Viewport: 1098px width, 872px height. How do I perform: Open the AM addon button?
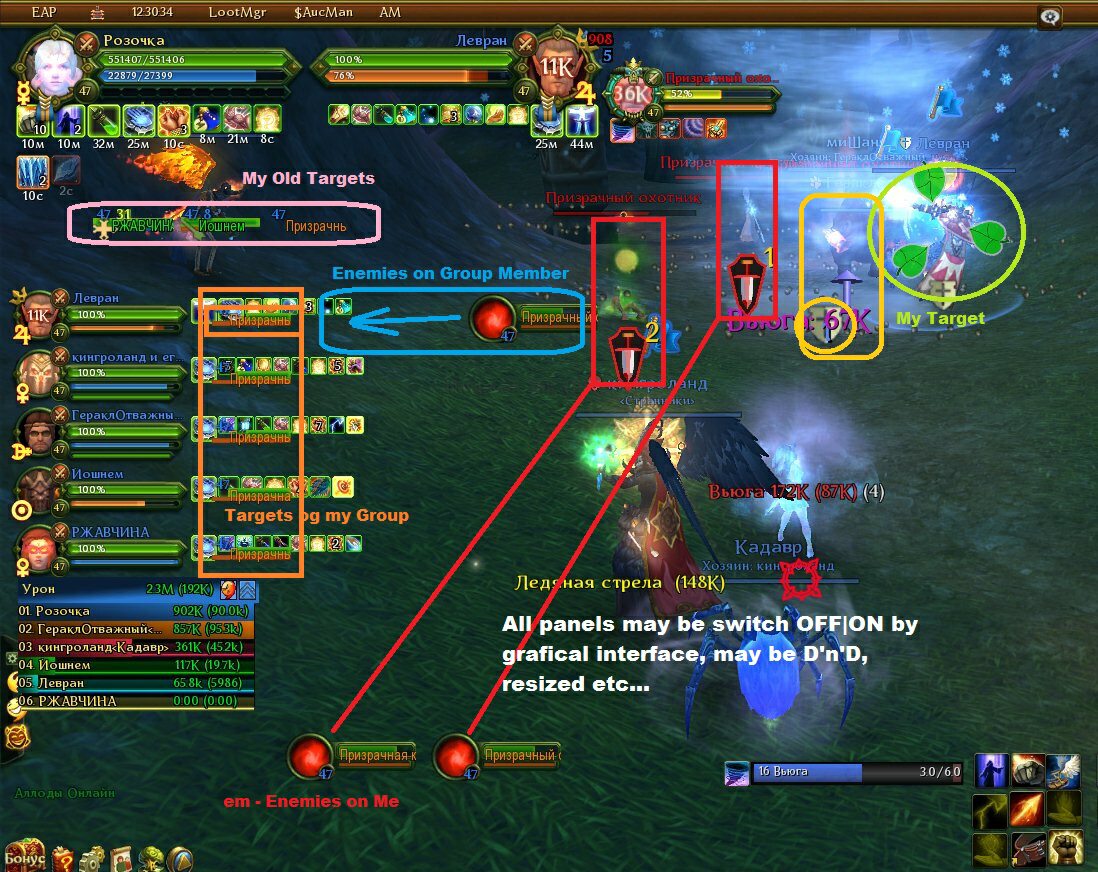(390, 12)
